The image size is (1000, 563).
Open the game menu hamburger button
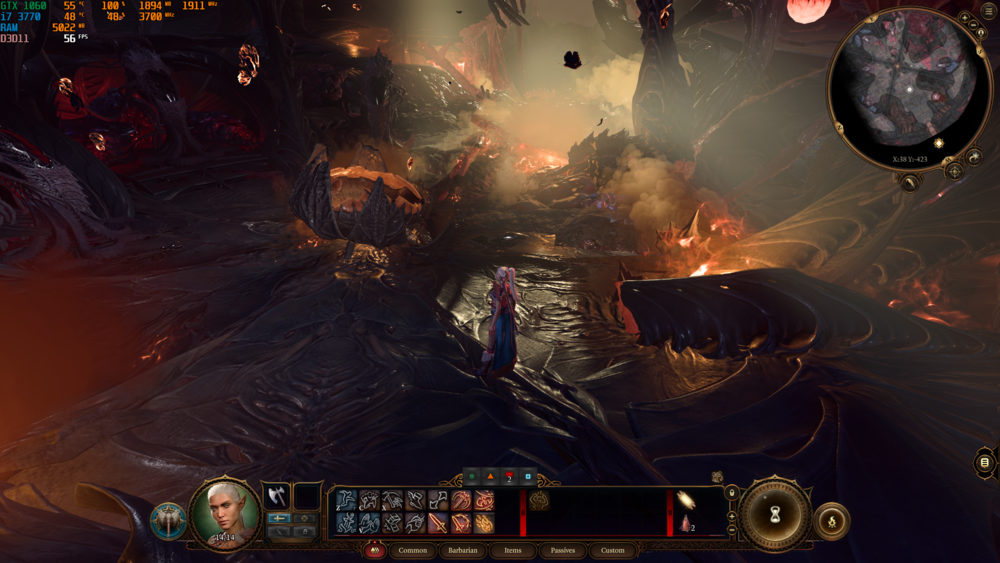click(x=990, y=9)
